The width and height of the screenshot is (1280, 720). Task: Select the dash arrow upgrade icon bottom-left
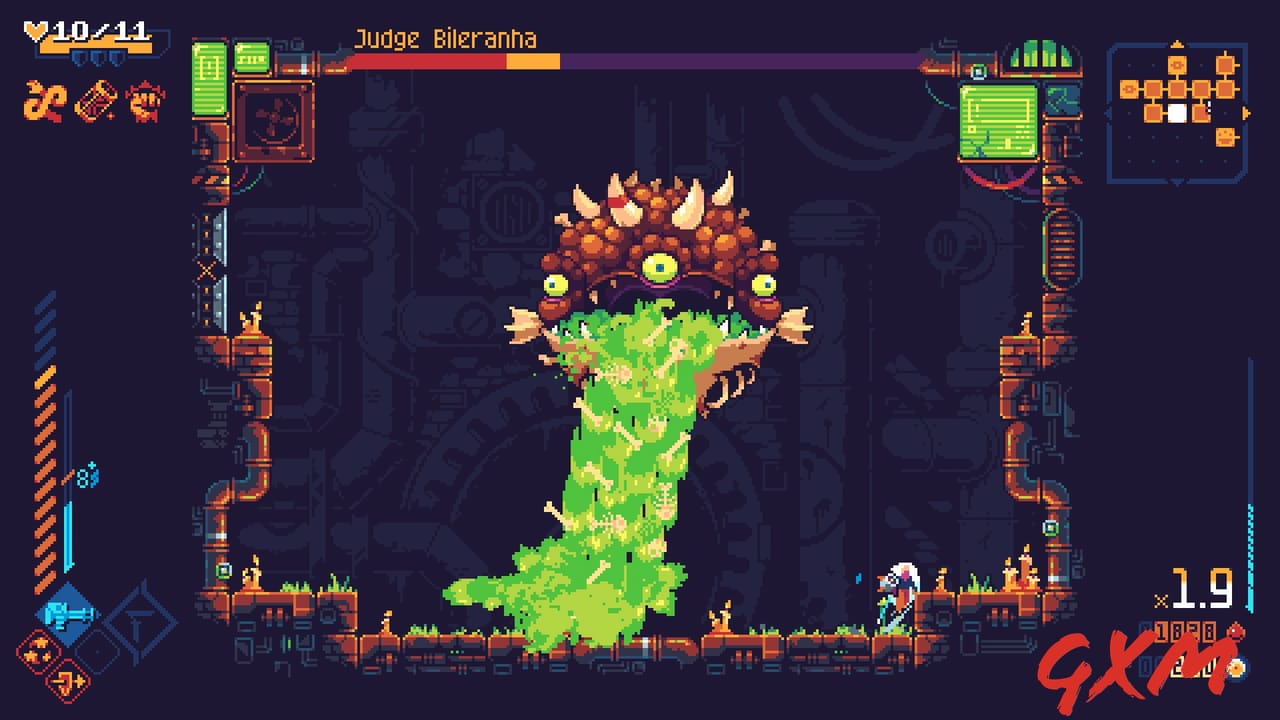pos(66,681)
